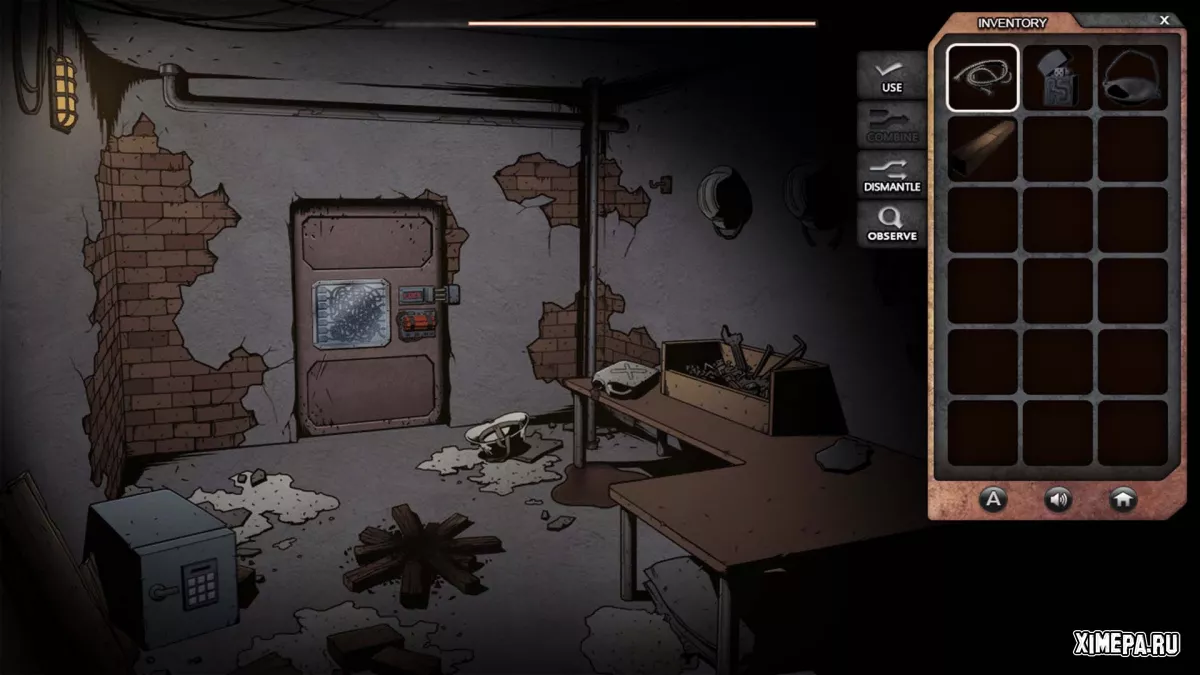This screenshot has width=1200, height=675.
Task: Select the coiled rope inventory item
Action: (x=983, y=77)
